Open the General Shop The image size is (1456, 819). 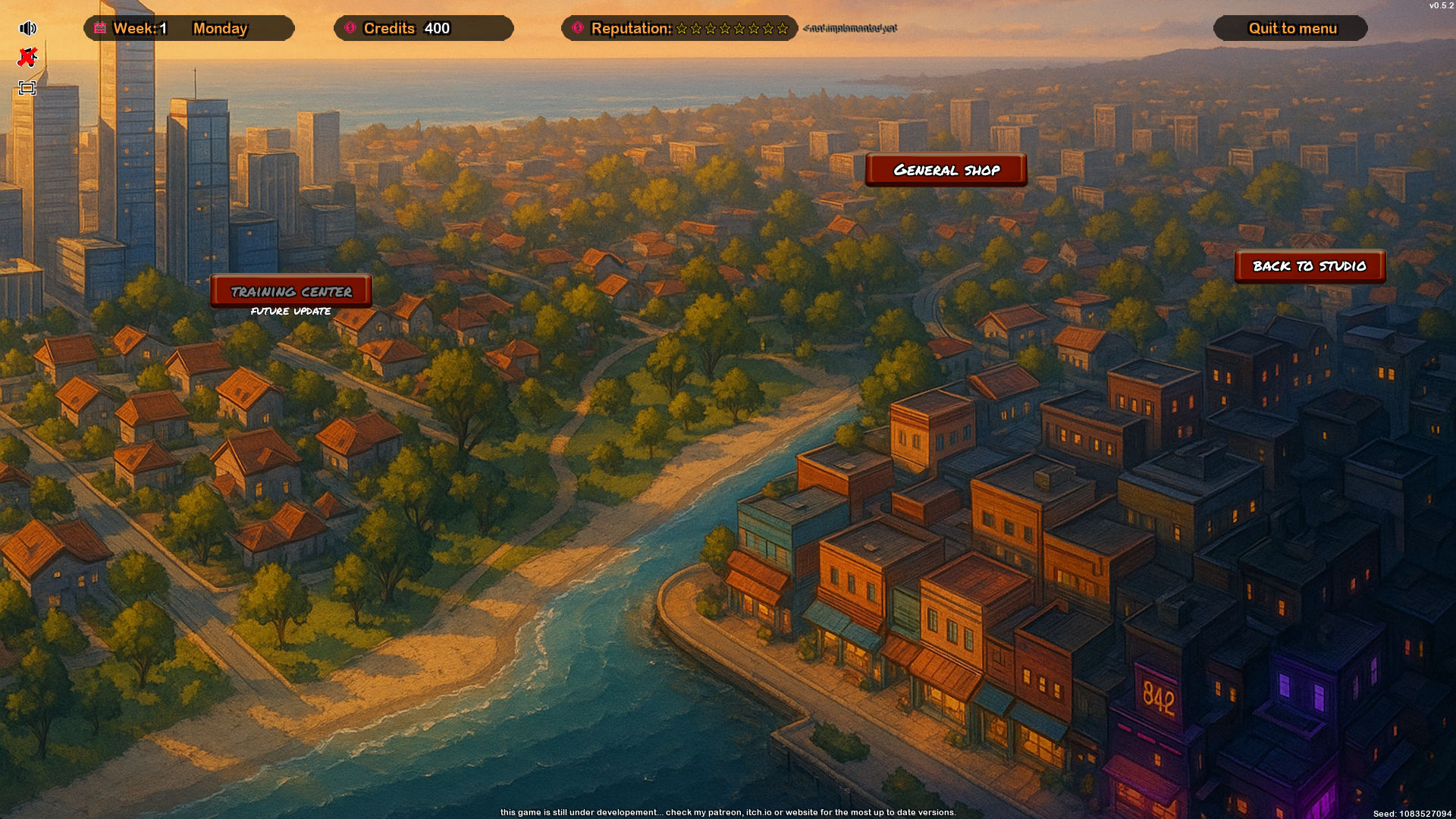click(x=946, y=170)
